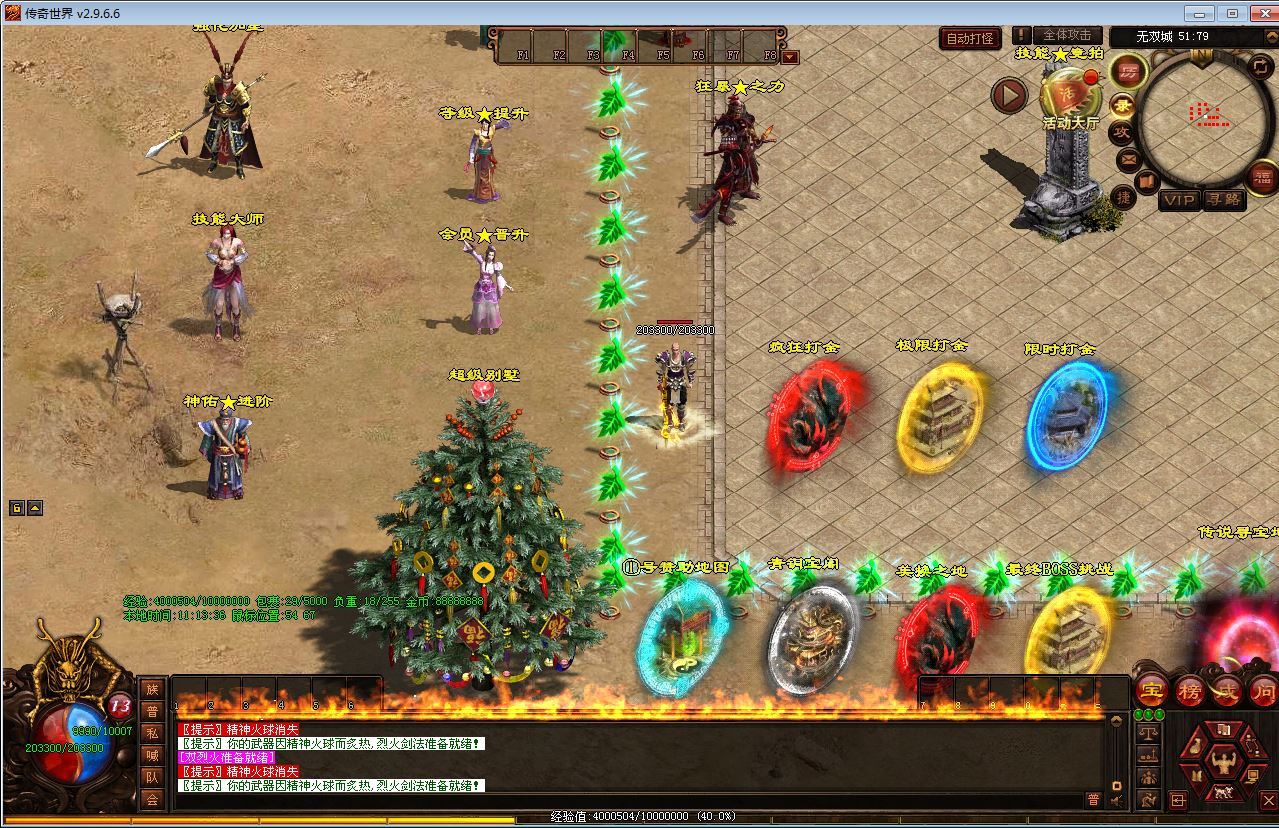Open the VIP panel
This screenshot has height=828, width=1279.
click(1178, 200)
